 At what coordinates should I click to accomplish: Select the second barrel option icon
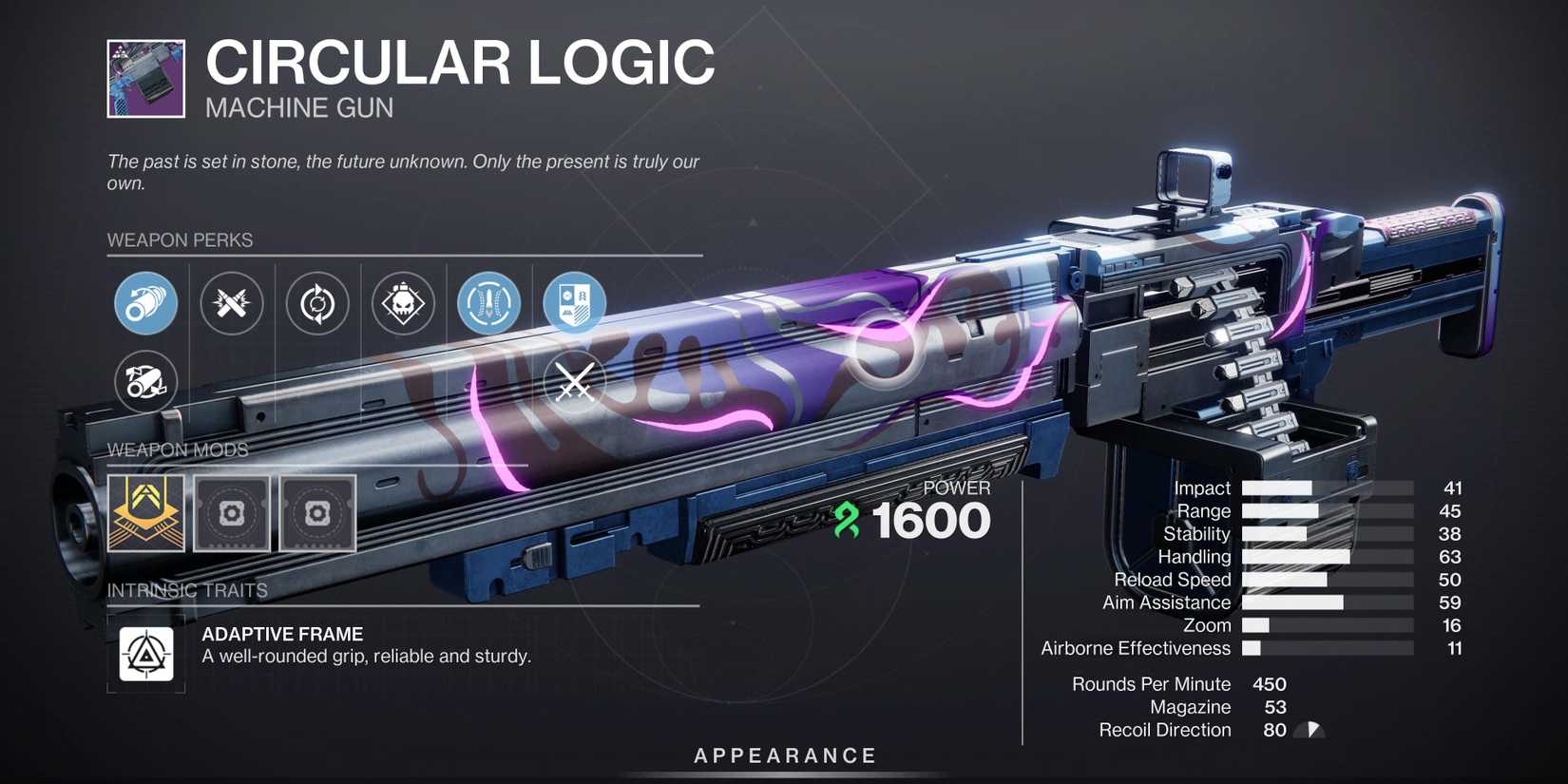pos(145,383)
